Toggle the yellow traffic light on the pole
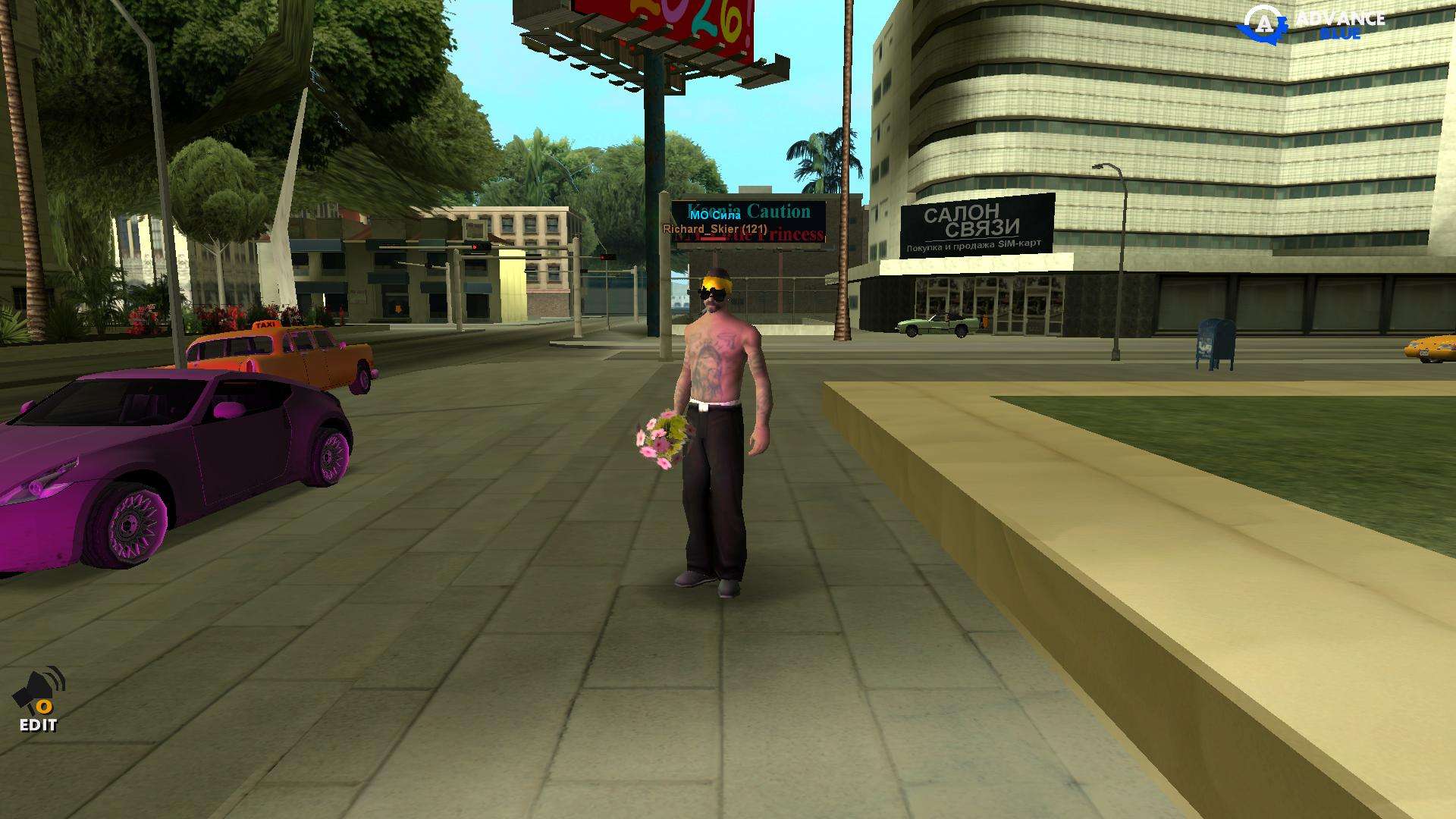Screen dimensions: 1456x819 tap(475, 246)
